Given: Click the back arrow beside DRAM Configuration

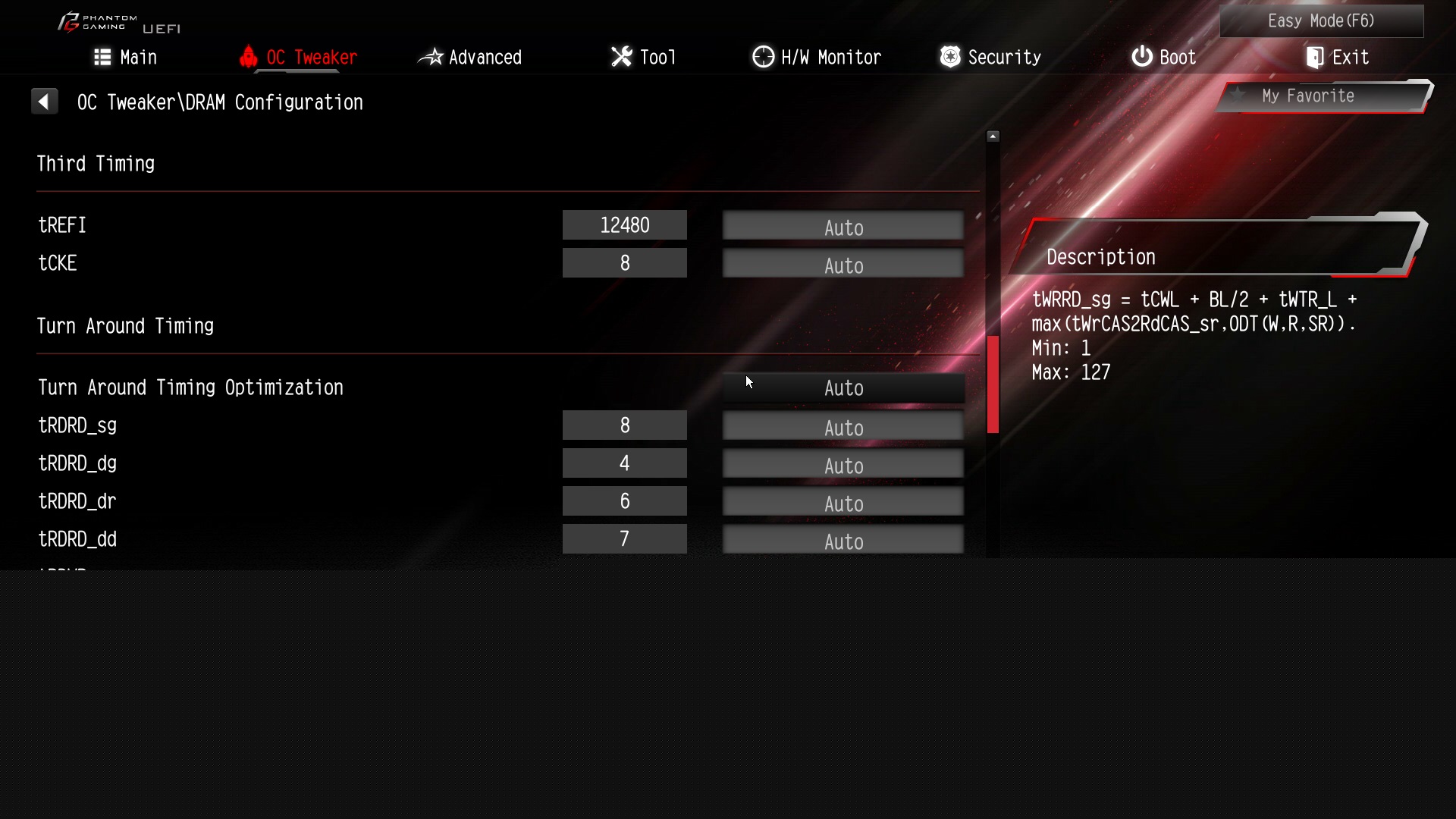Looking at the screenshot, I should tap(44, 102).
